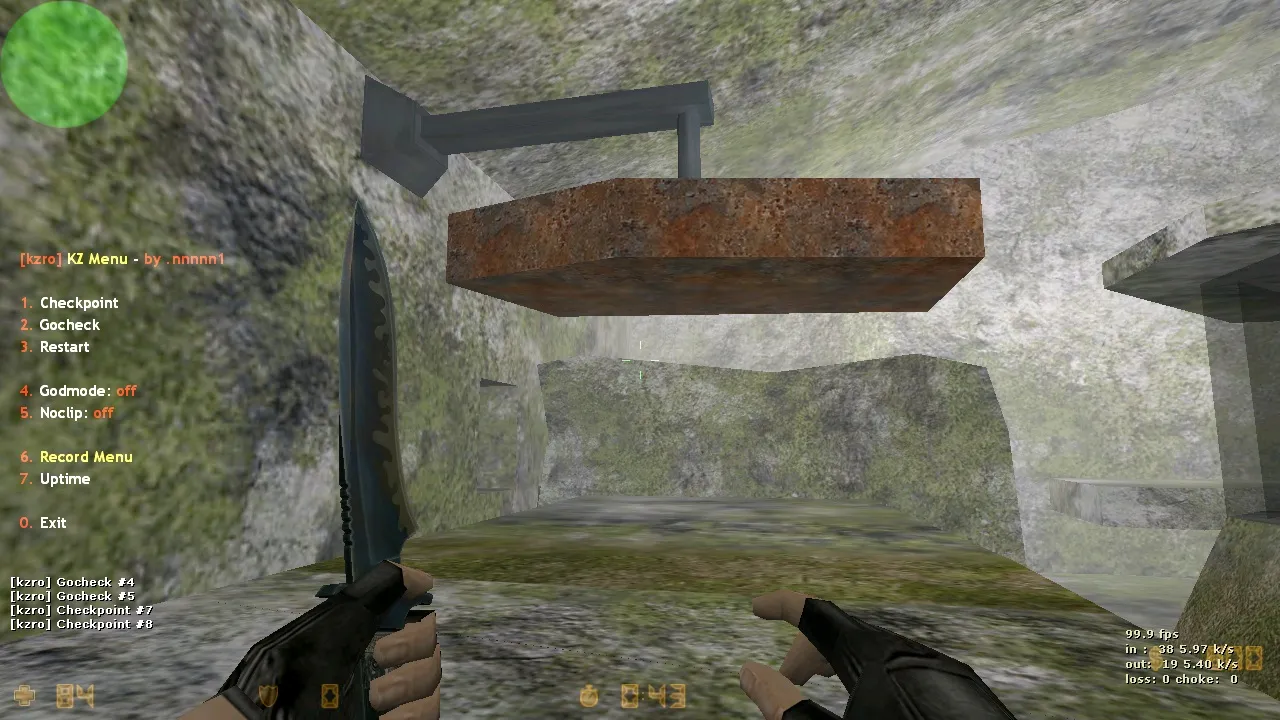Open the Record Menu entry
Viewport: 1280px width, 720px height.
pos(86,456)
